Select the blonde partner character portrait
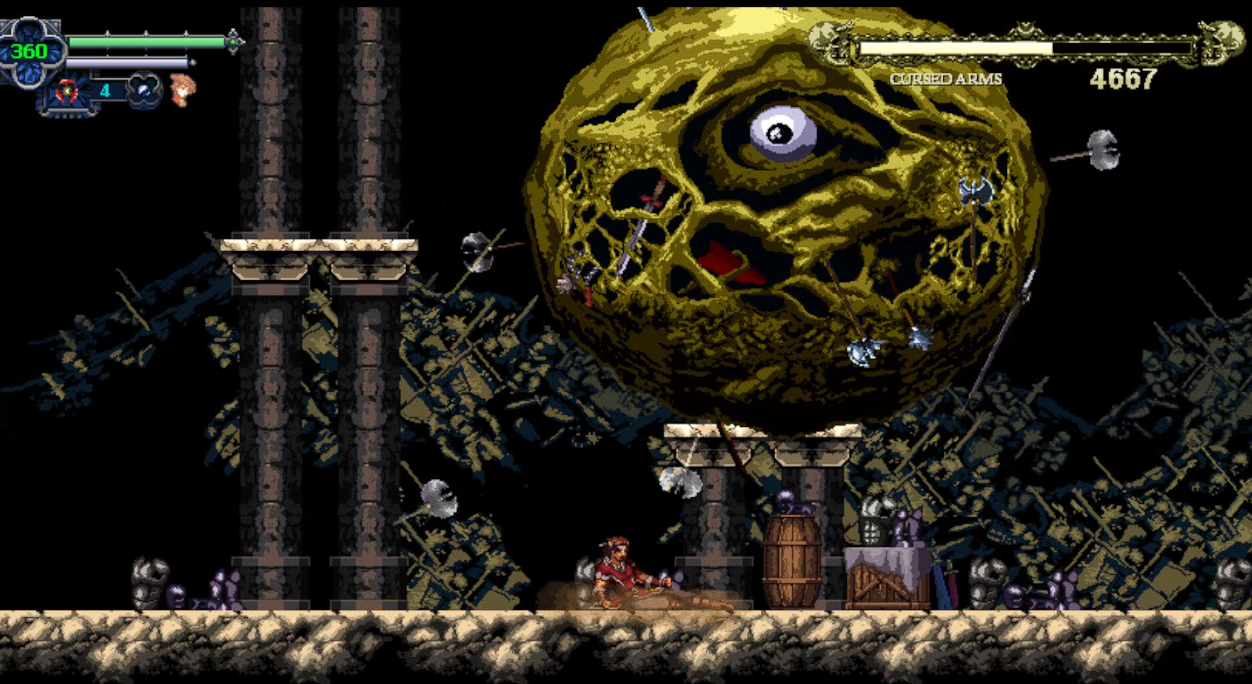 coord(182,89)
